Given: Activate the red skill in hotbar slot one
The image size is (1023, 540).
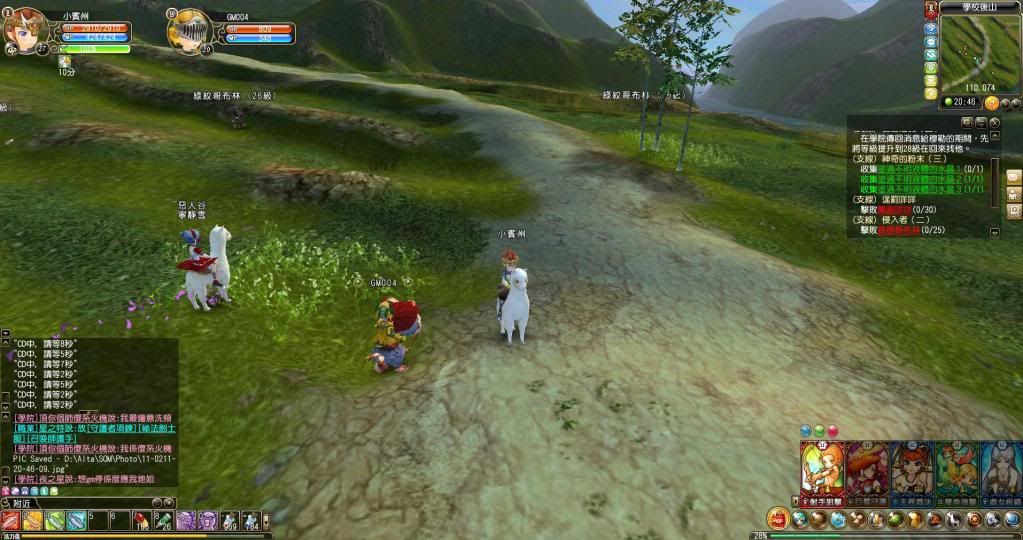Looking at the screenshot, I should [x=11, y=520].
